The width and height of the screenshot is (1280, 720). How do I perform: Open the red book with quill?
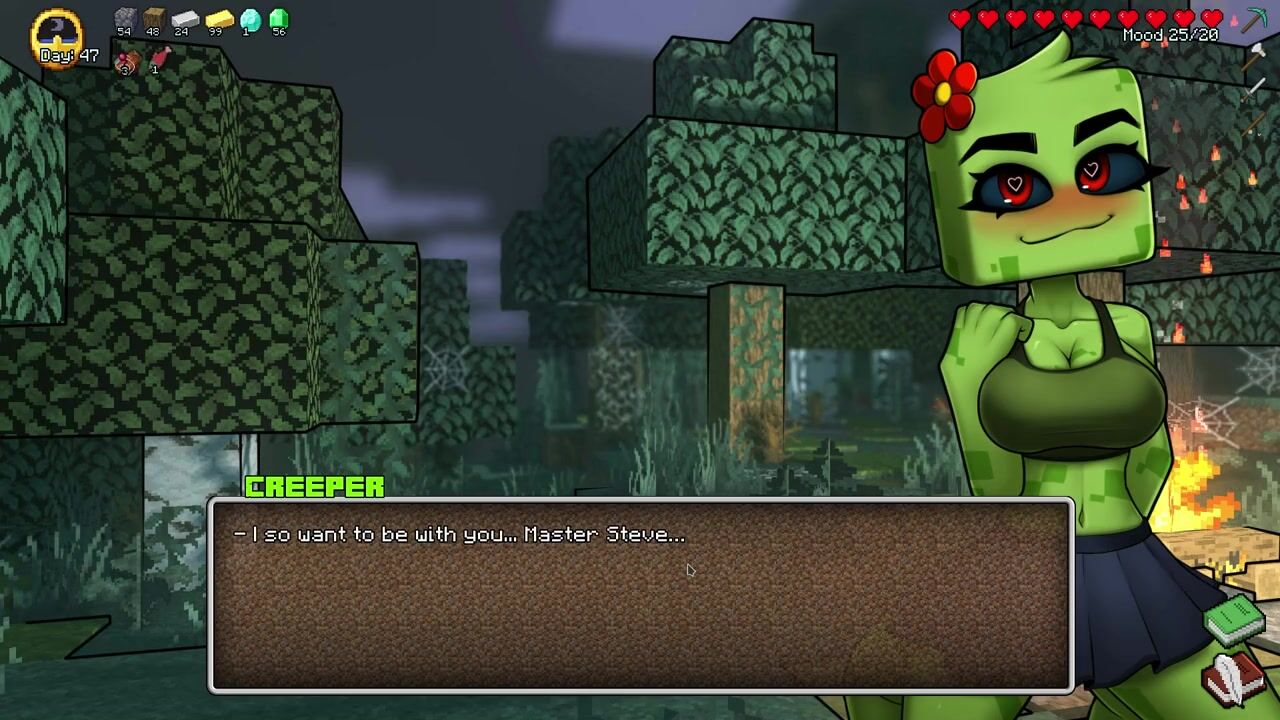pyautogui.click(x=1233, y=680)
